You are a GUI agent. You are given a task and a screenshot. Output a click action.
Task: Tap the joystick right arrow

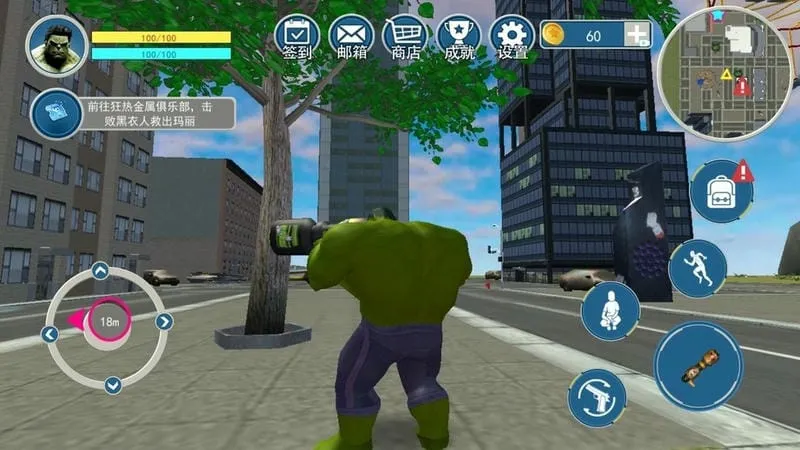click(x=164, y=321)
